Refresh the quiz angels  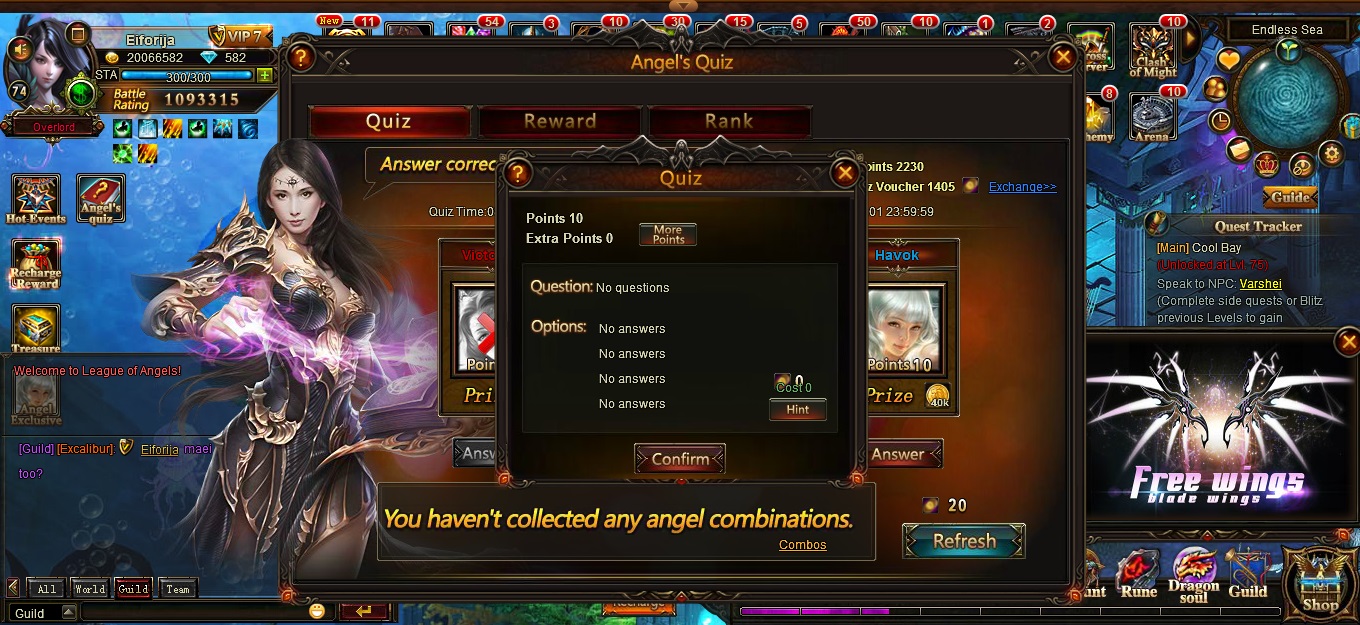963,541
